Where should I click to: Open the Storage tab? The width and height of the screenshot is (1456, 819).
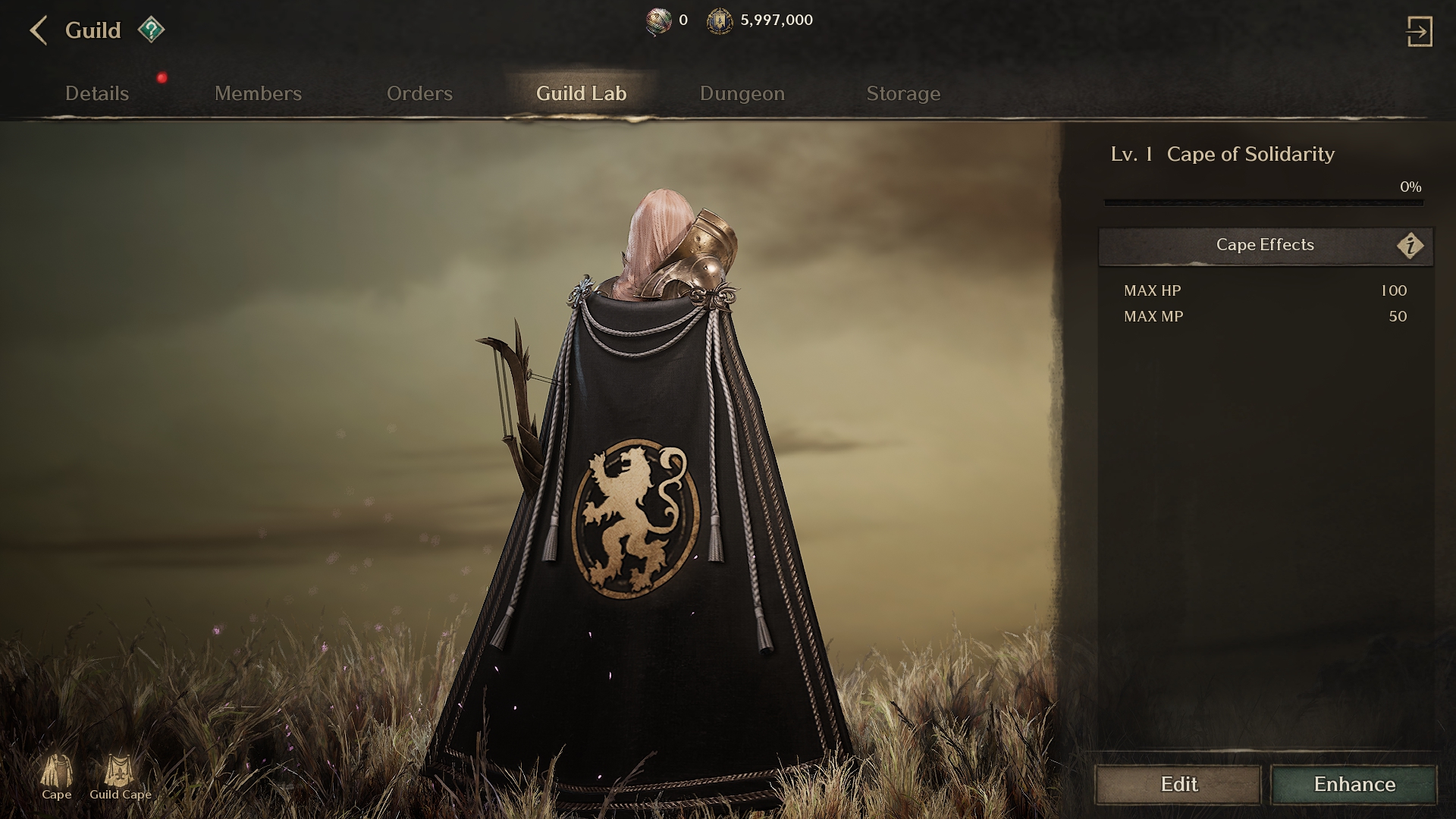click(x=903, y=93)
